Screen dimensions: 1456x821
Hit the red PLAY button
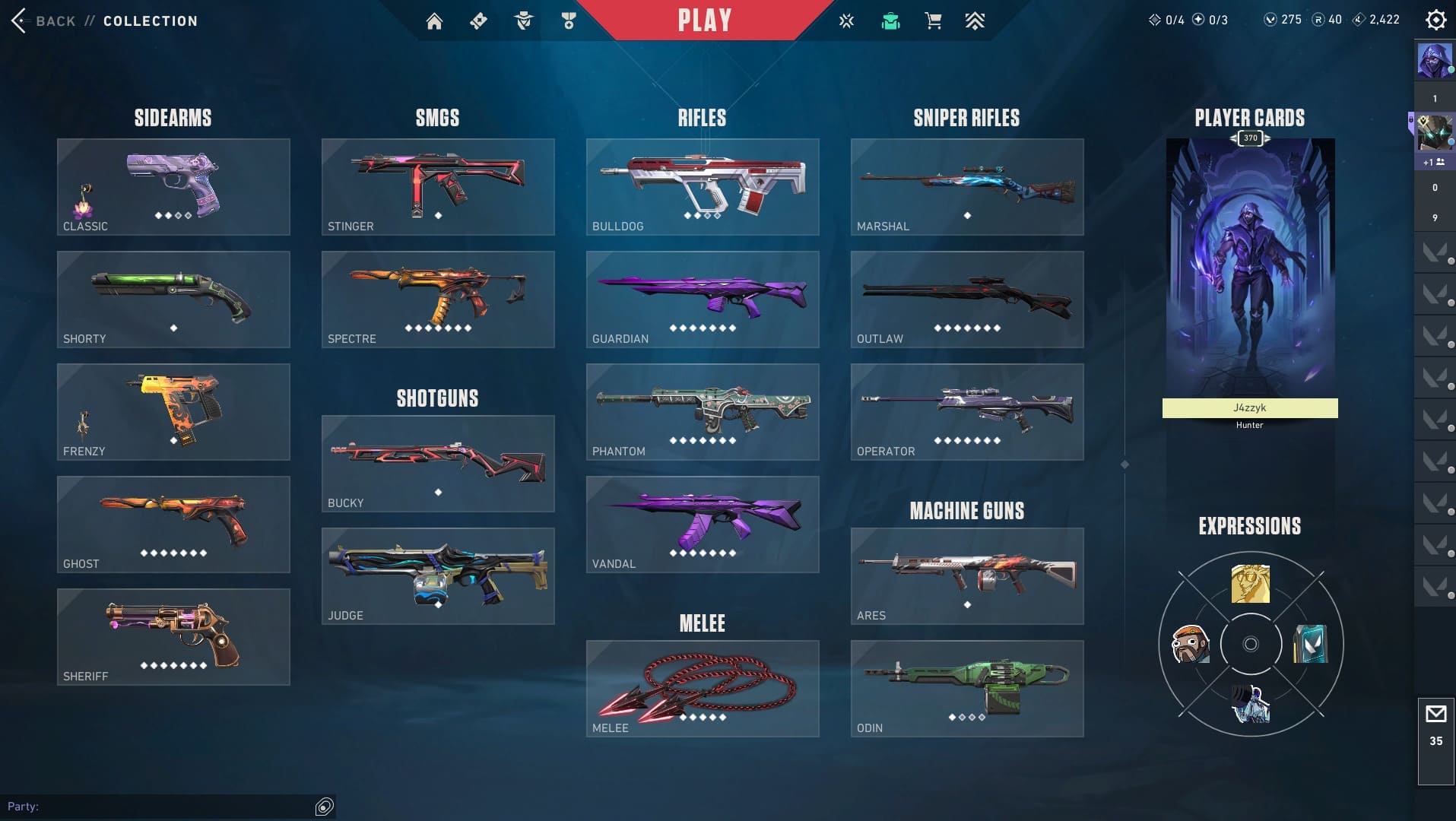click(704, 20)
